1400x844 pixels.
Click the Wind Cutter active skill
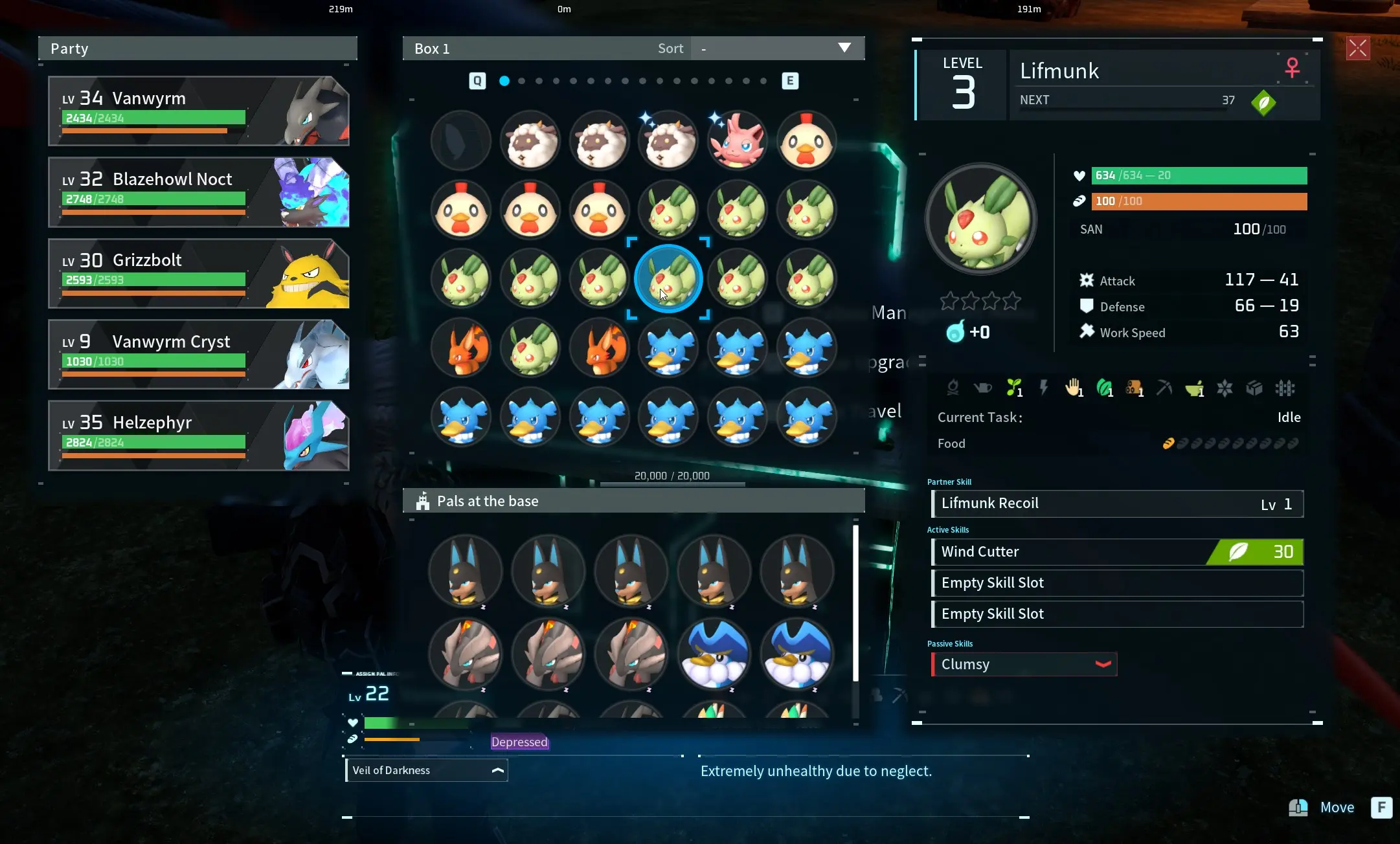[x=1117, y=552]
